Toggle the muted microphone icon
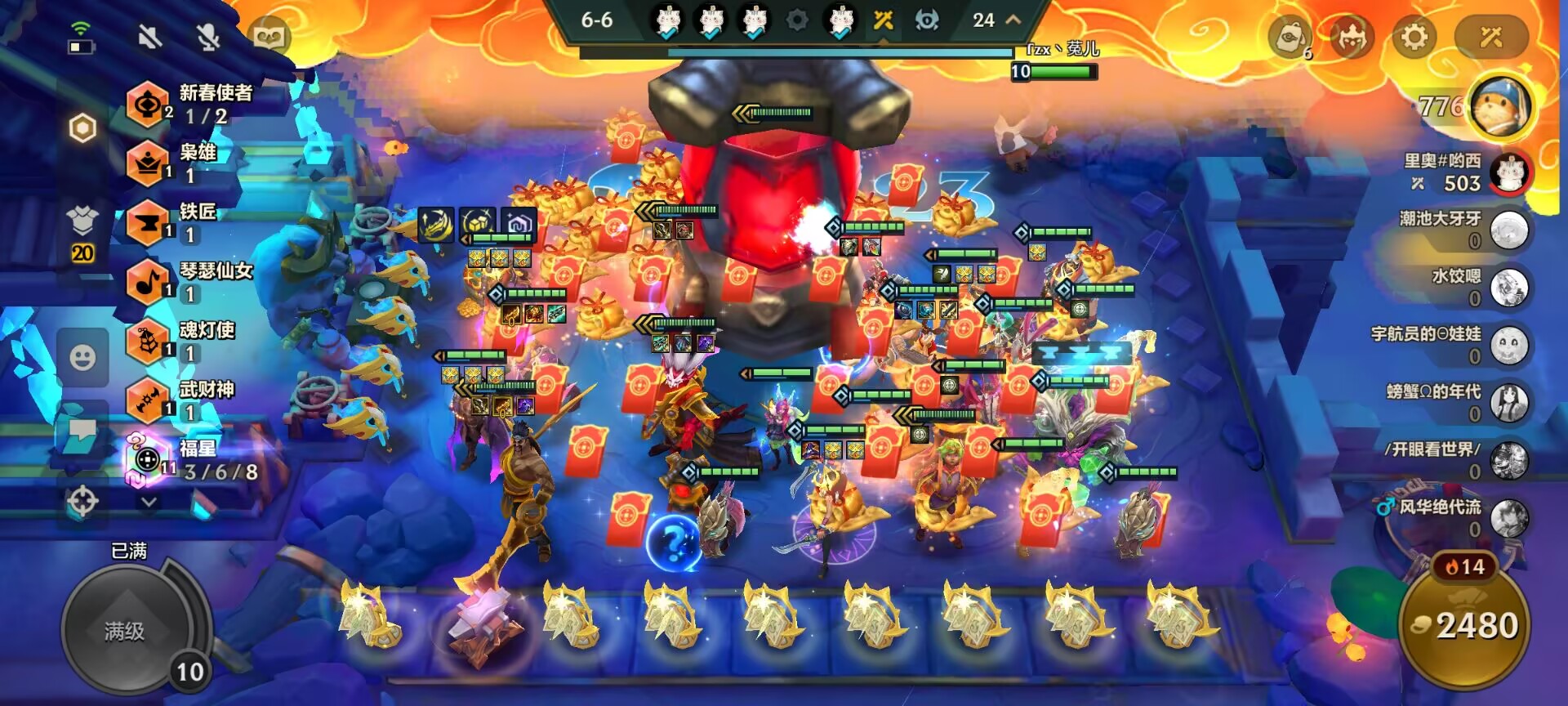The width and height of the screenshot is (1568, 706). (209, 37)
